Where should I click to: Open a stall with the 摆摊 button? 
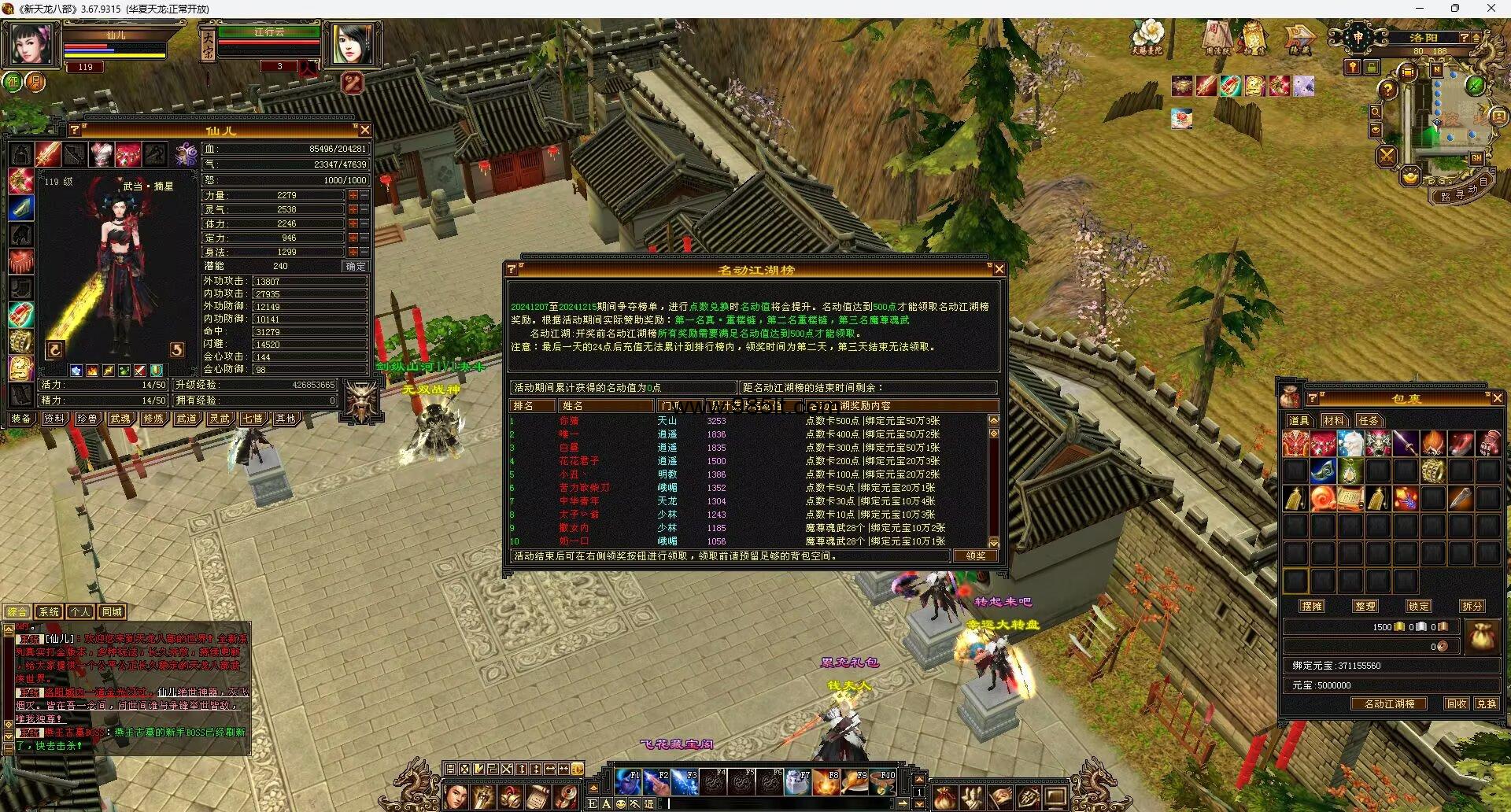tap(1312, 606)
